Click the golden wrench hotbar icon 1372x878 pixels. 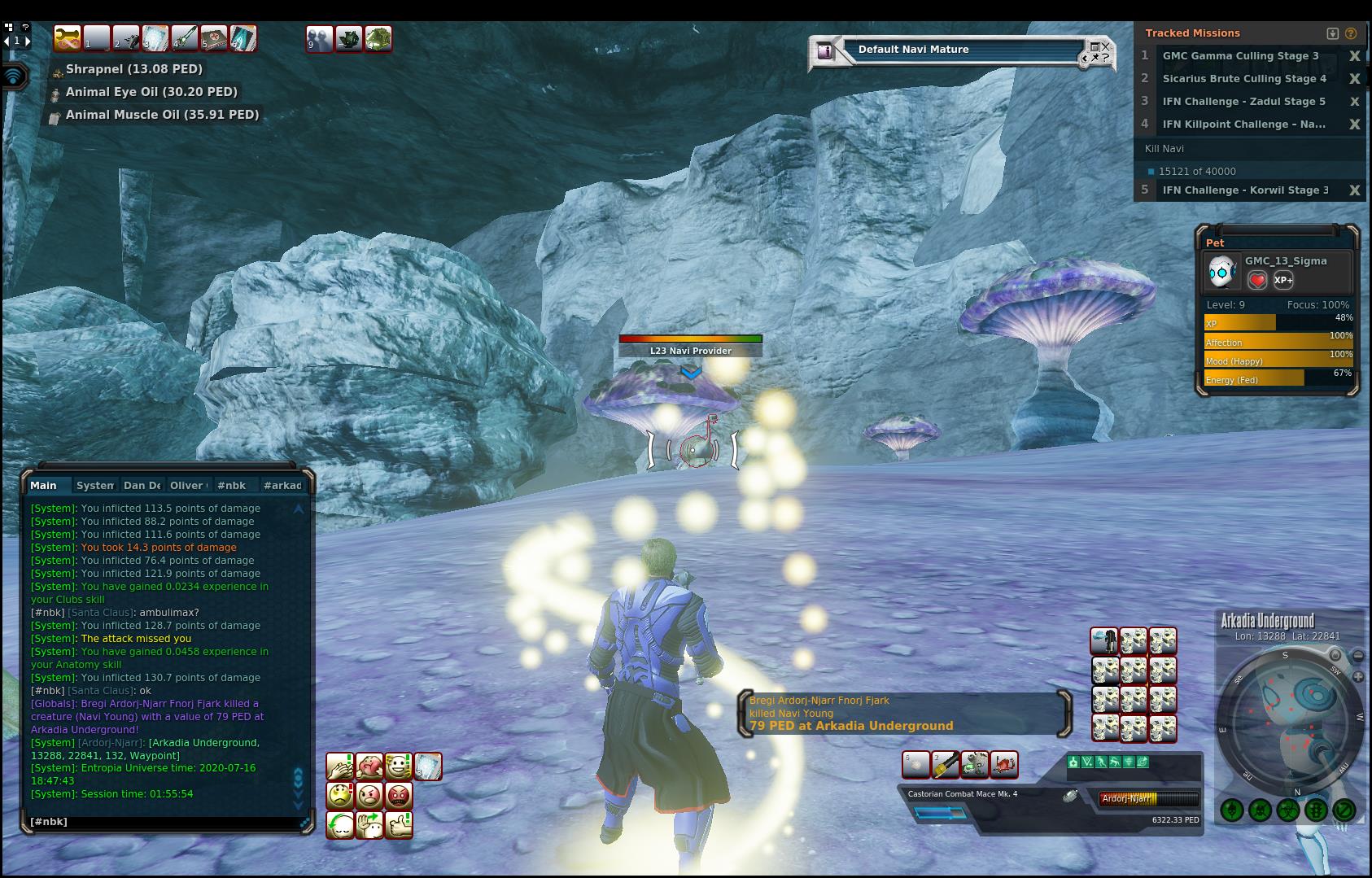68,38
